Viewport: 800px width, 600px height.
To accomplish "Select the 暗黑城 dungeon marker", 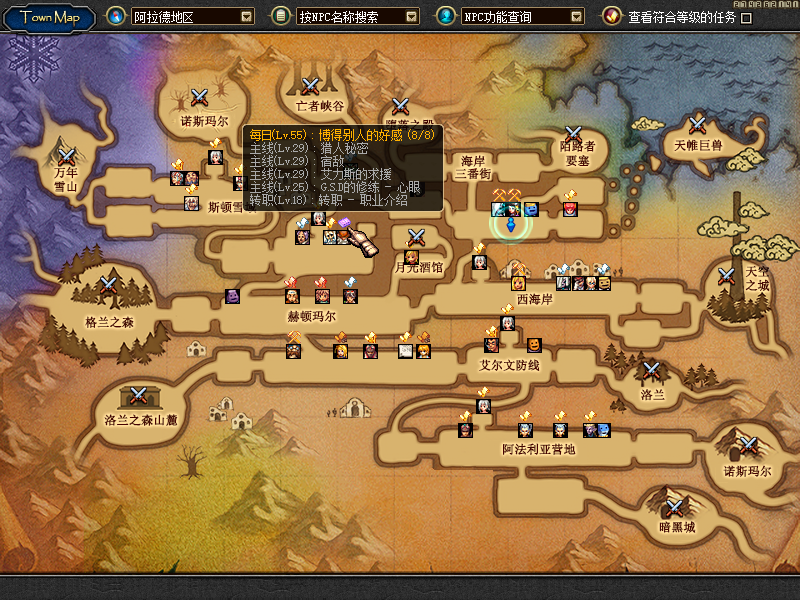I will pos(676,506).
